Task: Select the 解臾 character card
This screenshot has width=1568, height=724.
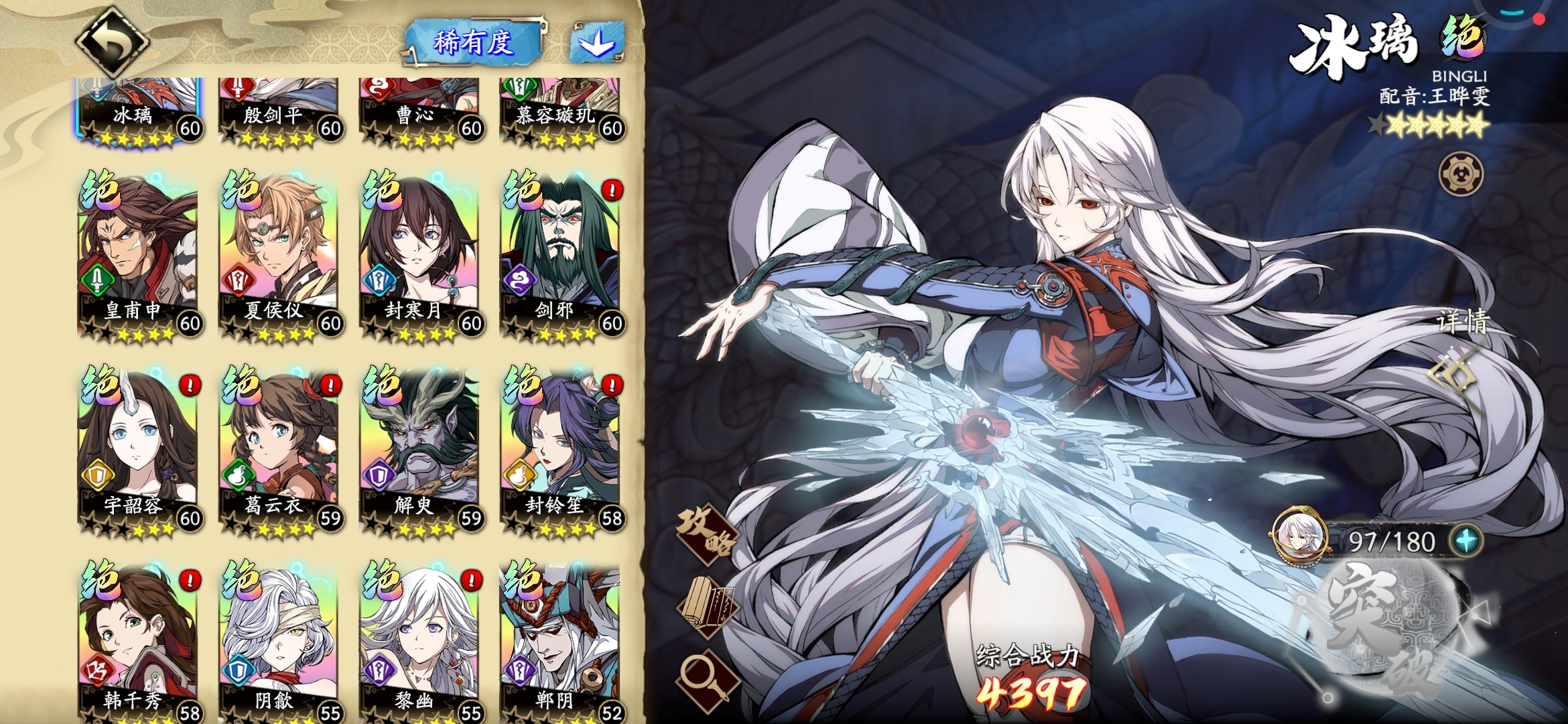Action: [x=421, y=450]
